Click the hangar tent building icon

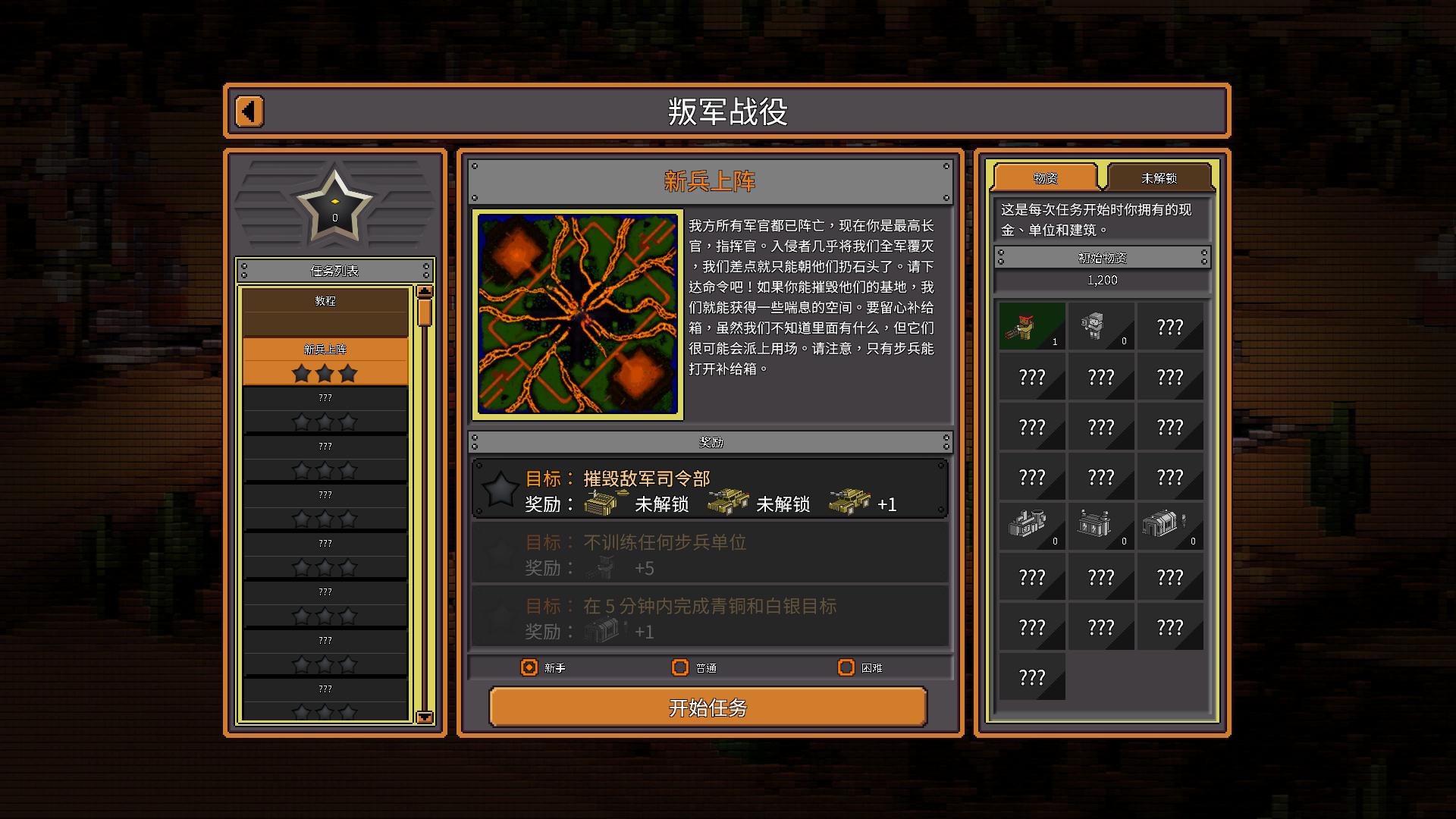point(1170,526)
